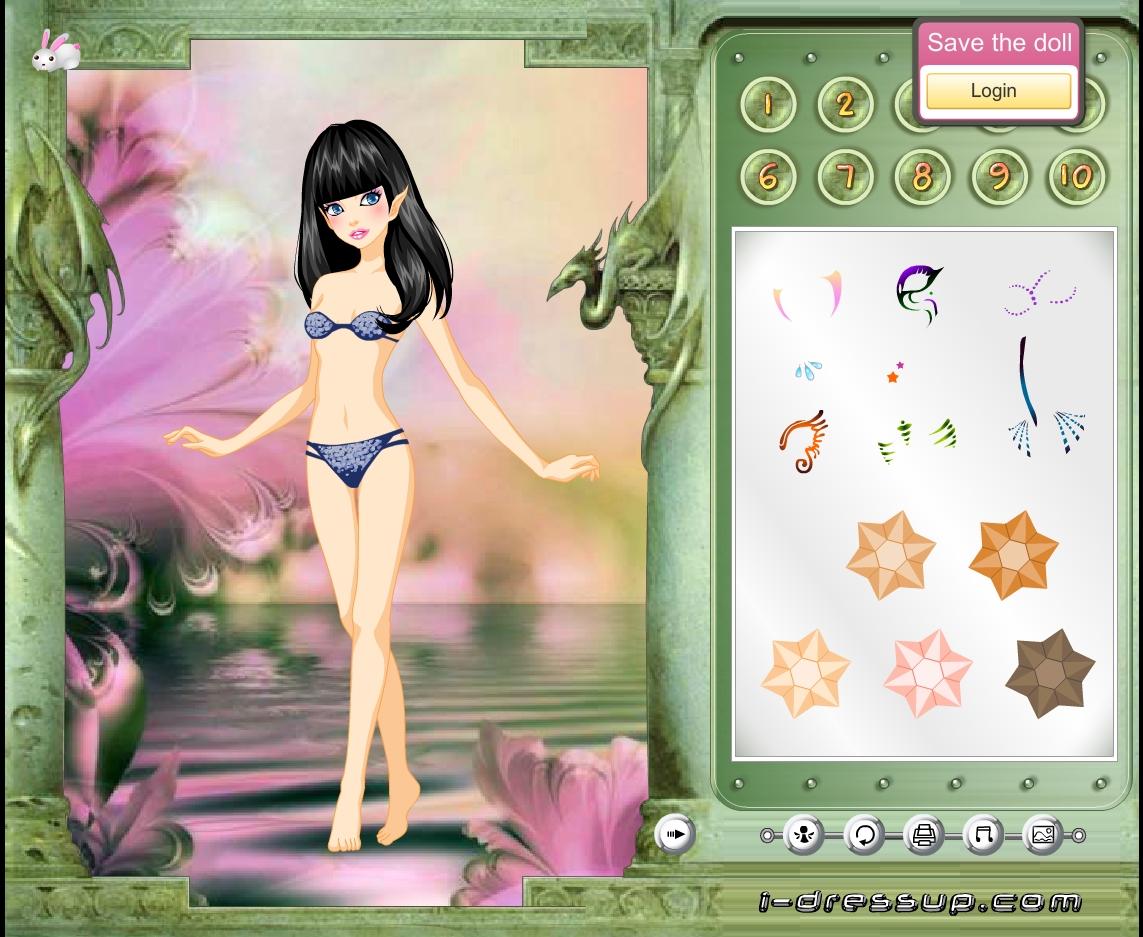Switch to category number 2
Image resolution: width=1143 pixels, height=937 pixels.
click(845, 104)
